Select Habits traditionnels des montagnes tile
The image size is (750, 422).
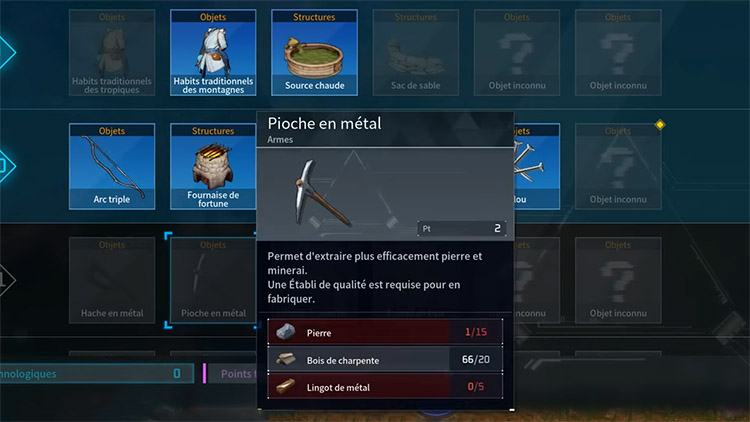pyautogui.click(x=213, y=53)
